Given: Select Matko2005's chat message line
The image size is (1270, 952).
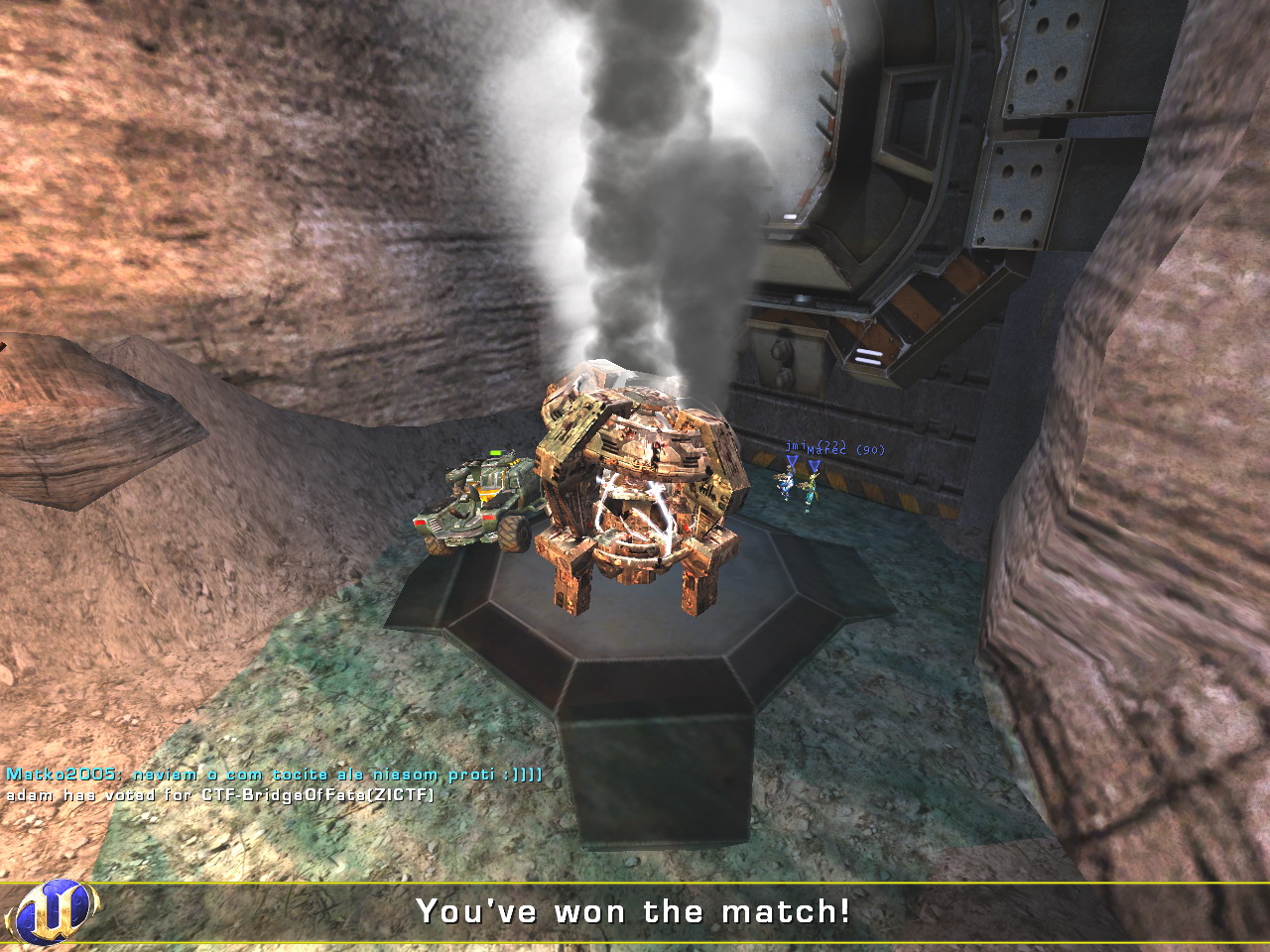Looking at the screenshot, I should coord(274,774).
